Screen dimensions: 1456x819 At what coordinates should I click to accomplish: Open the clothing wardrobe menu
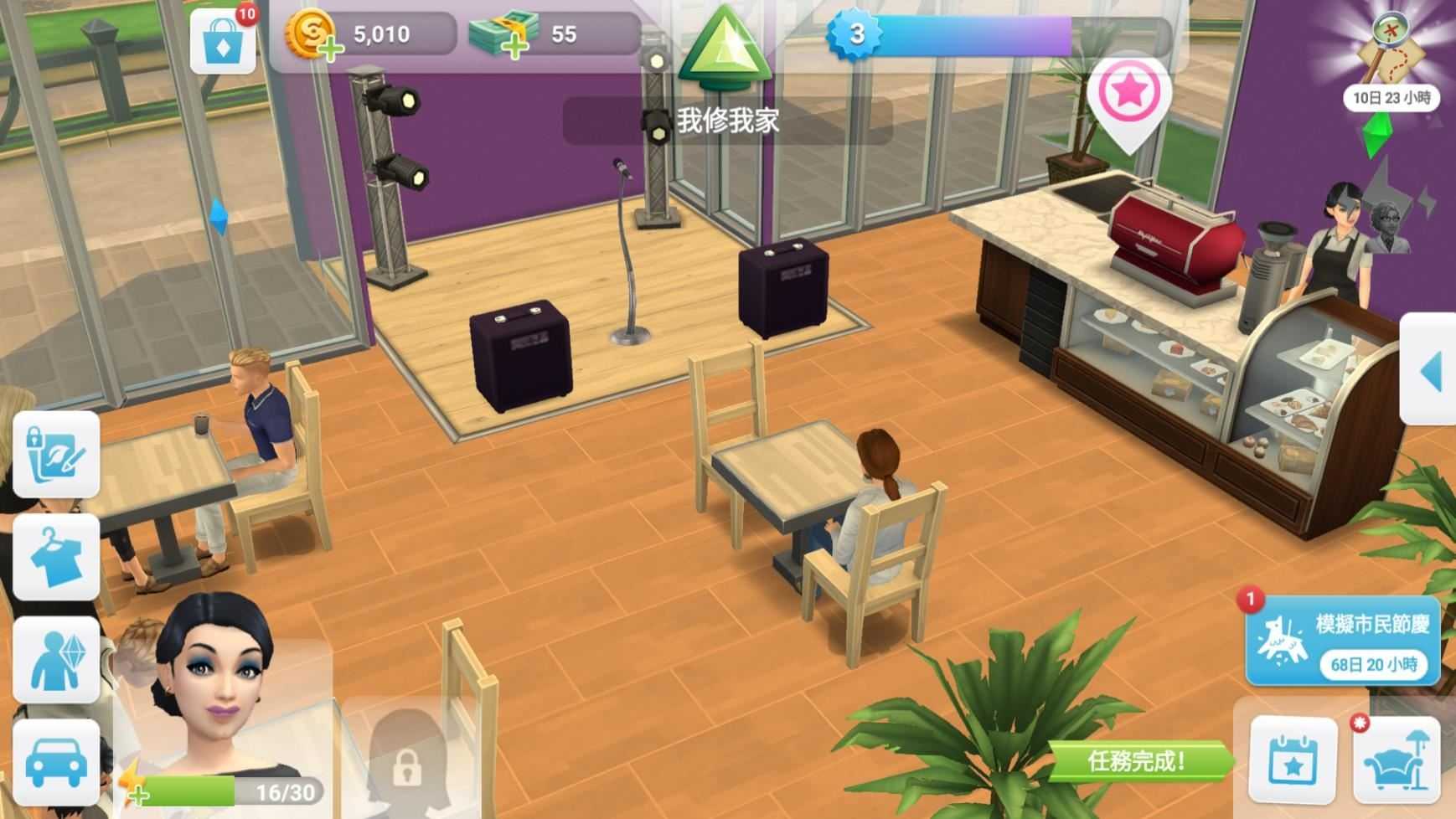56,557
